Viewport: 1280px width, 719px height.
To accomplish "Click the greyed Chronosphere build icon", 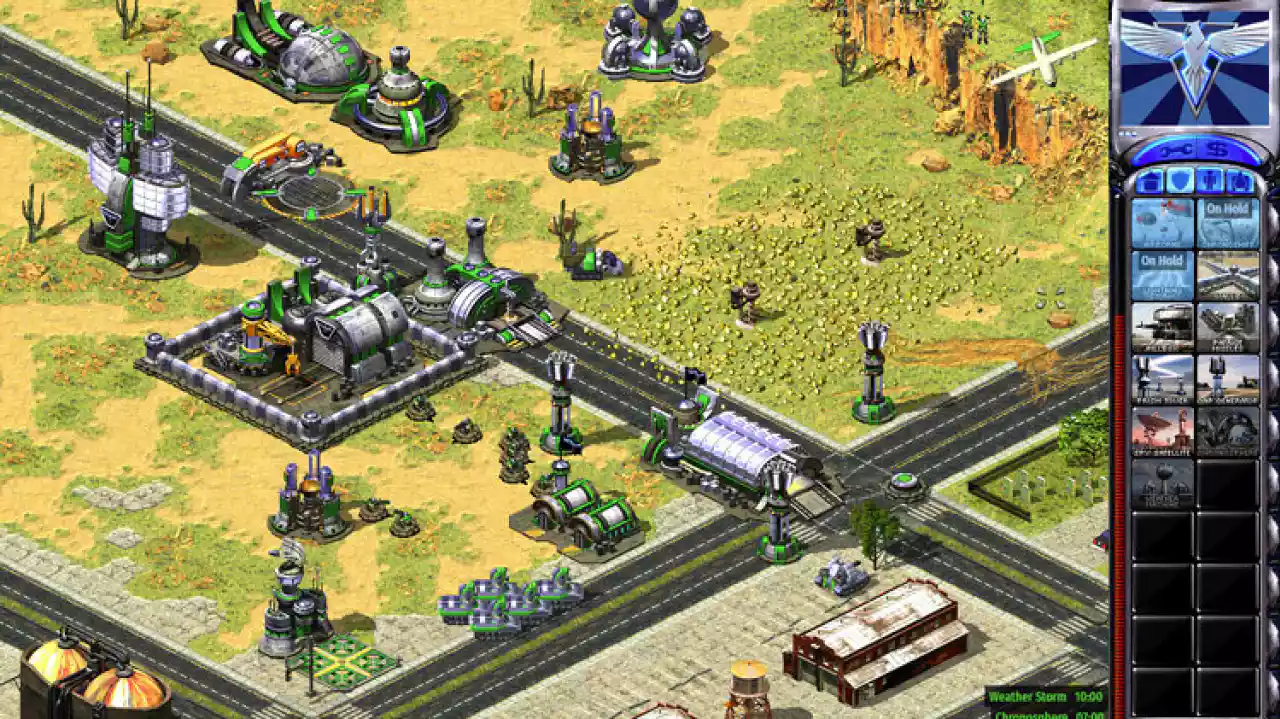I will [x=1227, y=431].
